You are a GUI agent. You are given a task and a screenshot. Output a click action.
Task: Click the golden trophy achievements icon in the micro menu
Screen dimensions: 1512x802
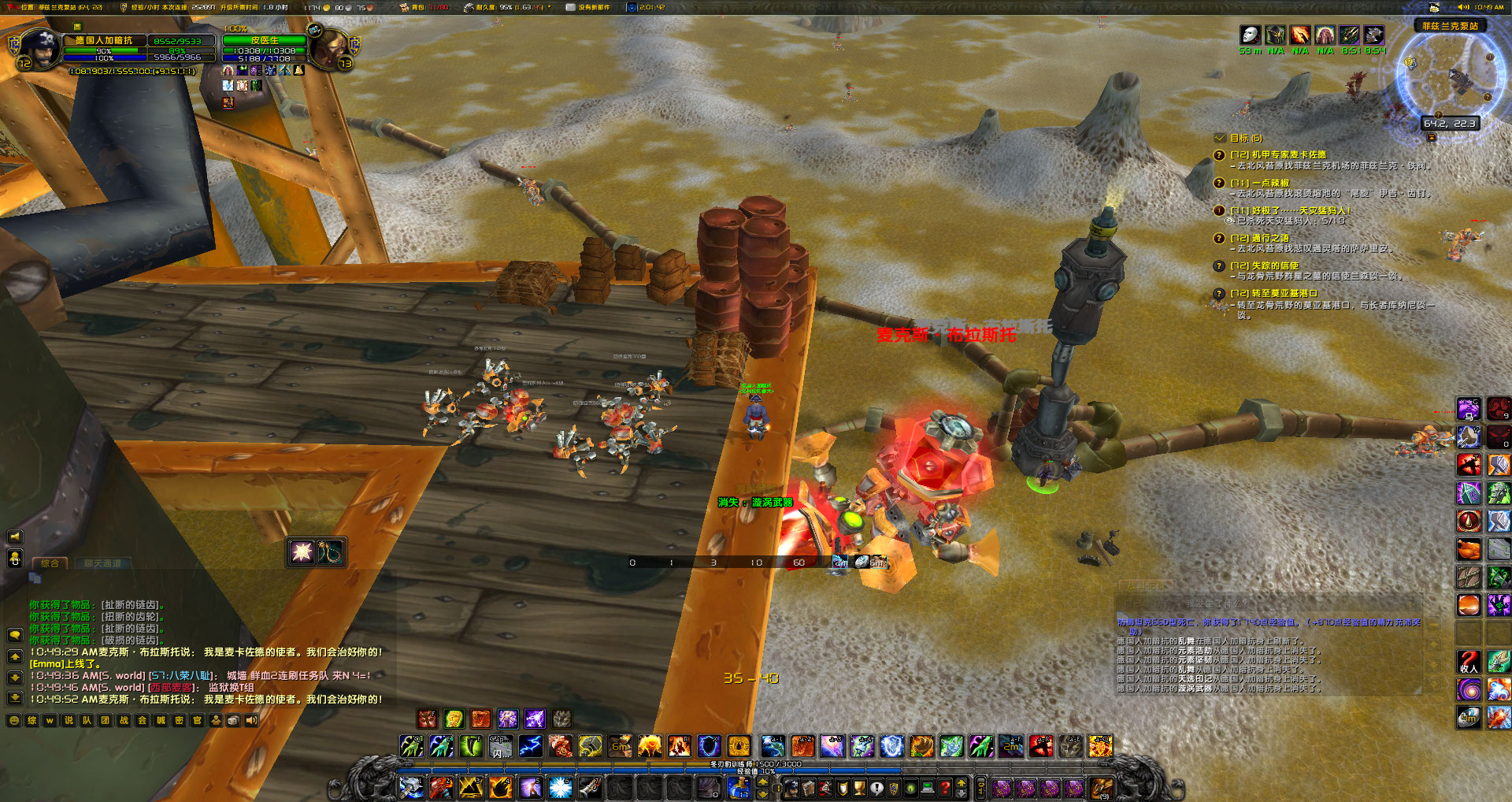point(858,788)
